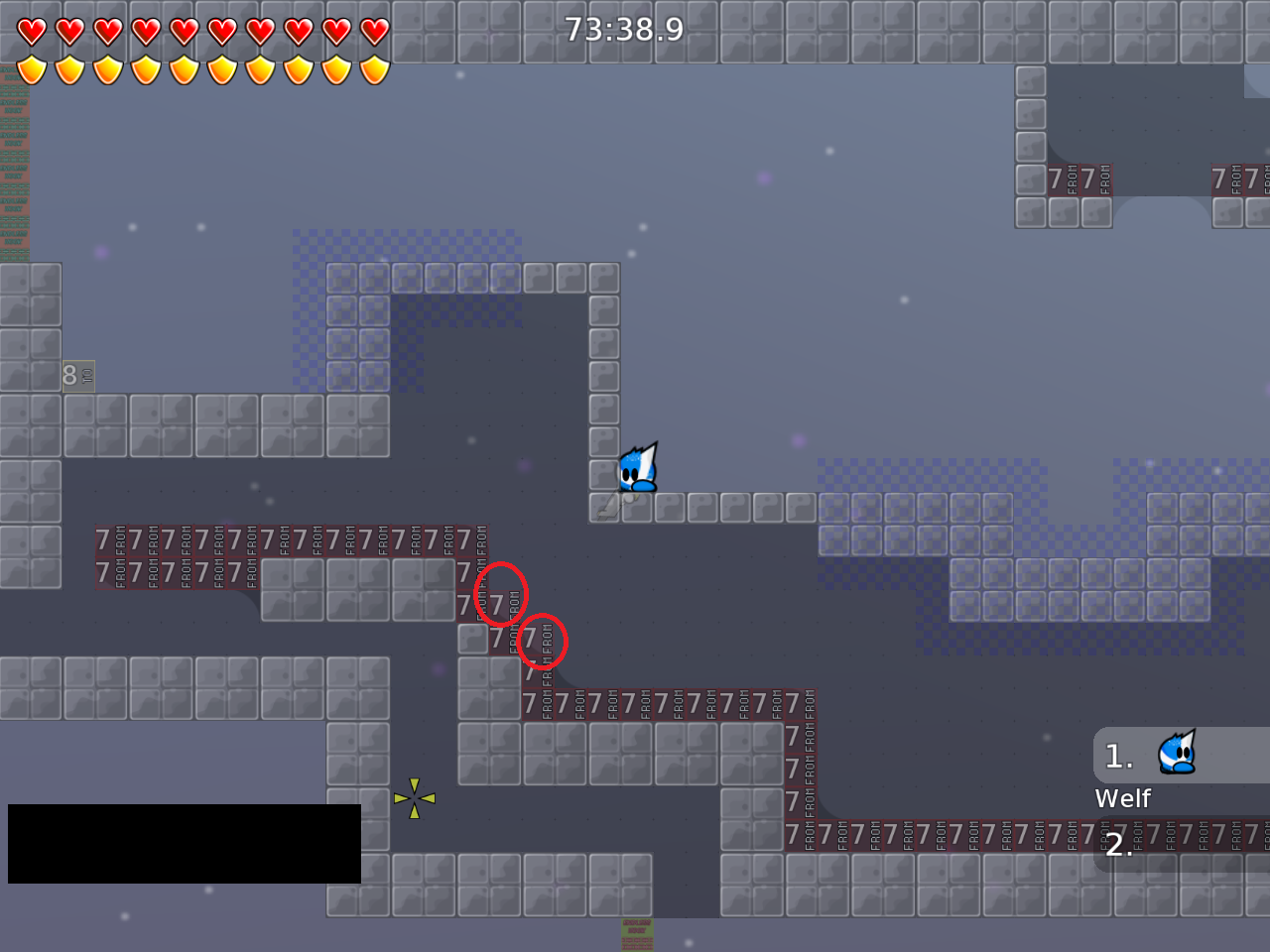
Task: Select the blue tee character standing on the ledge
Action: coord(635,469)
